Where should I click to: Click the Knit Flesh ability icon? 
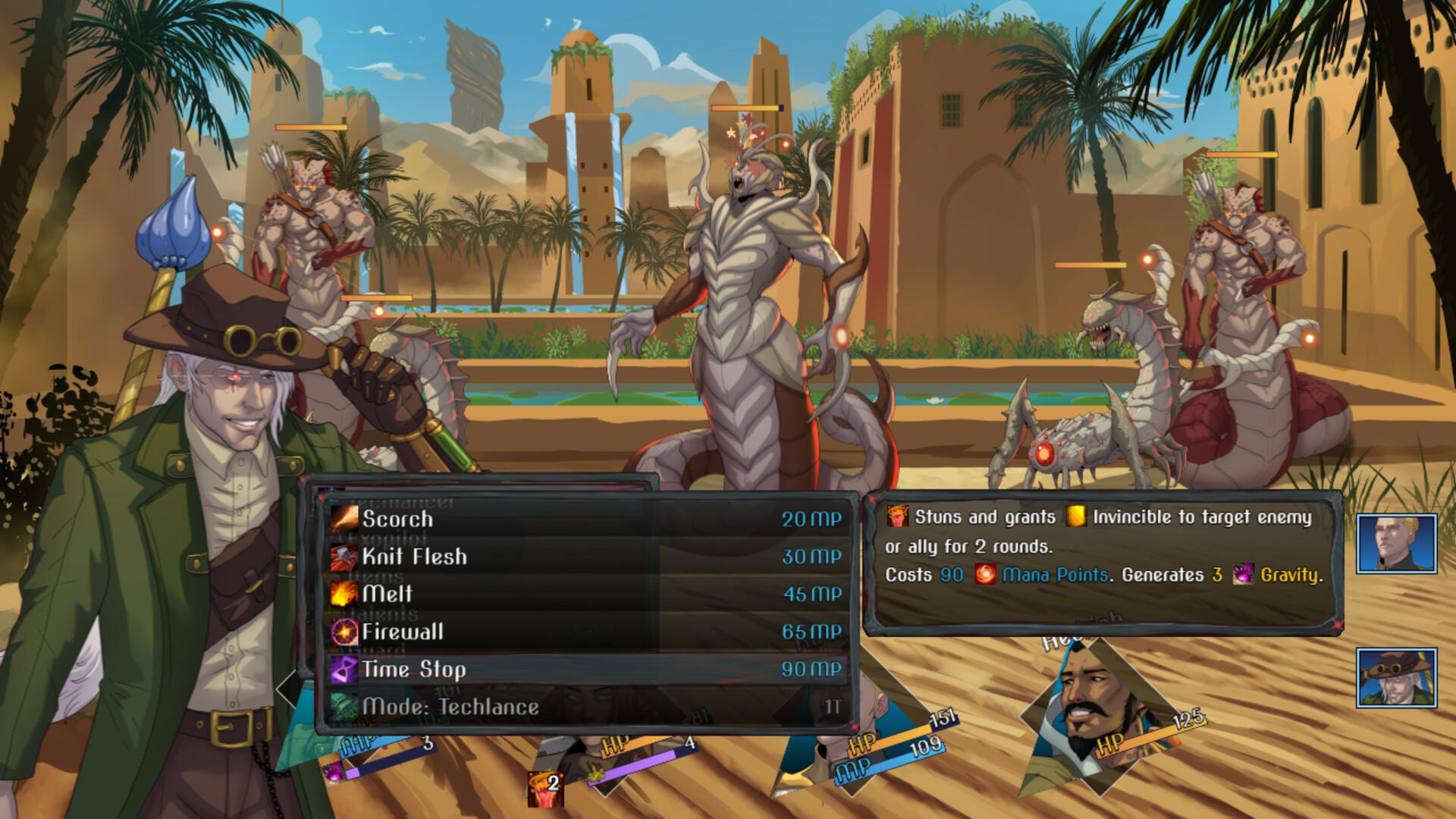tap(345, 556)
